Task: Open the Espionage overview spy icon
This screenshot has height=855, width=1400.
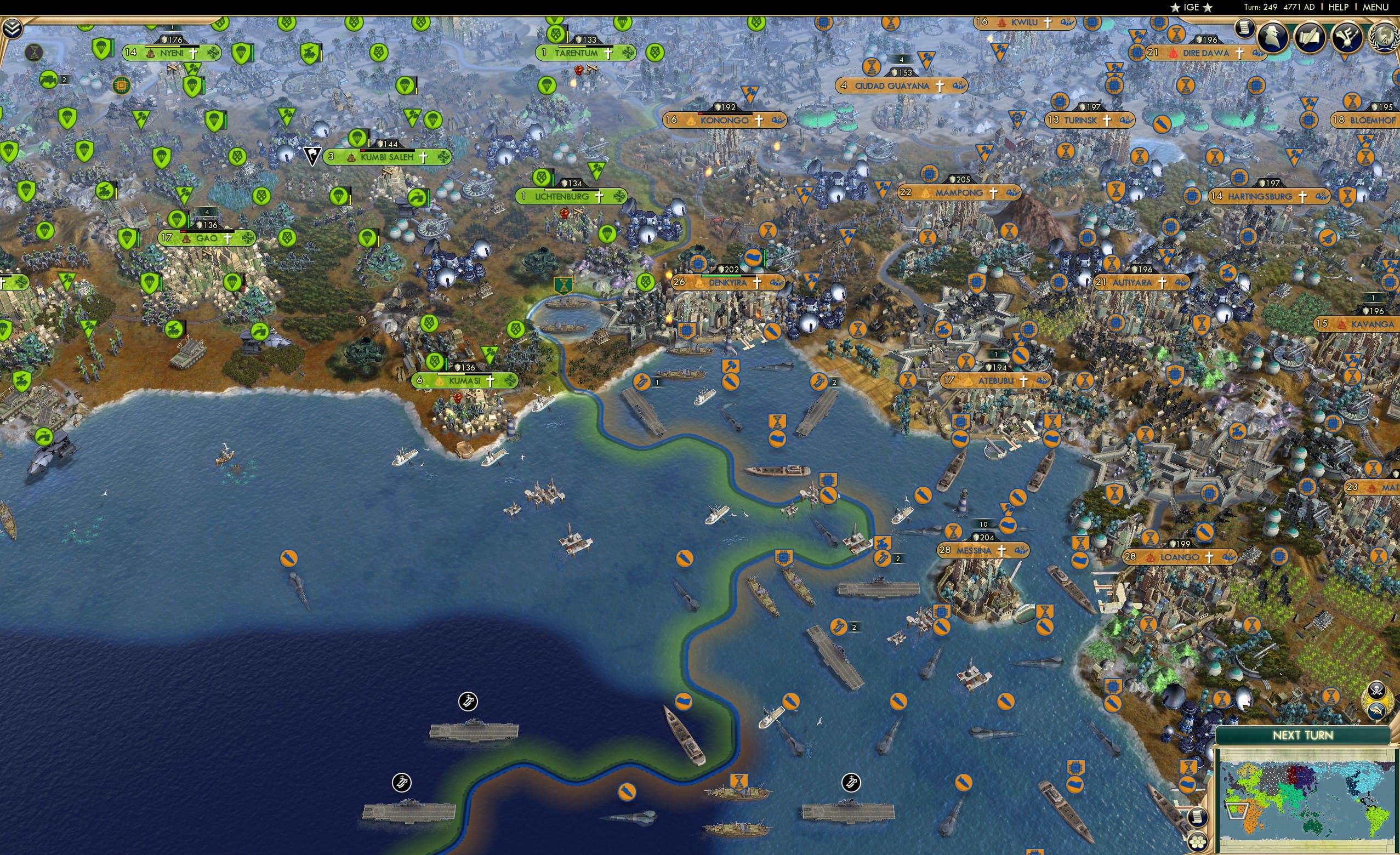Action: [x=1274, y=37]
